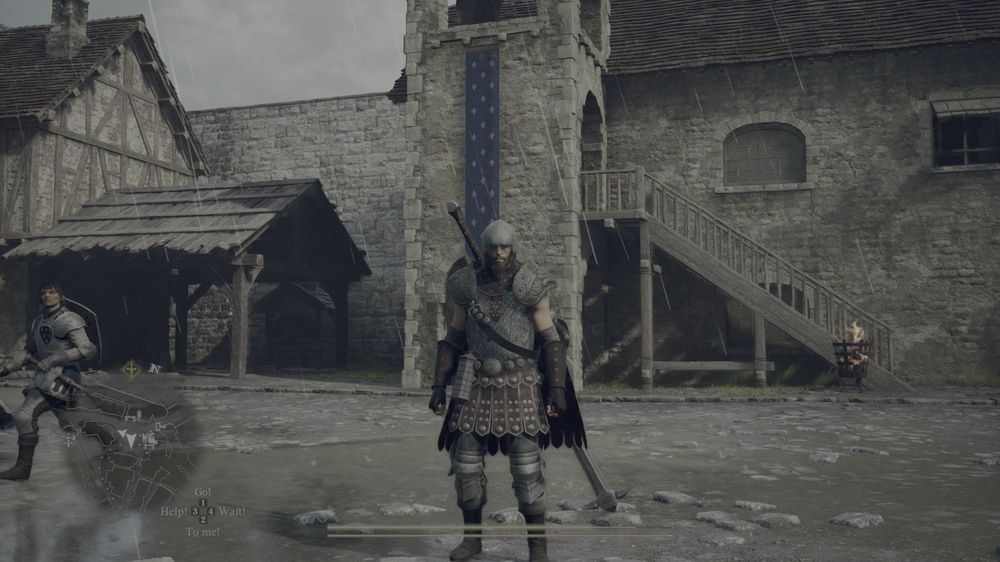Image resolution: width=1000 pixels, height=562 pixels.
Task: Issue the "Wait!" pawn command
Action: point(230,511)
